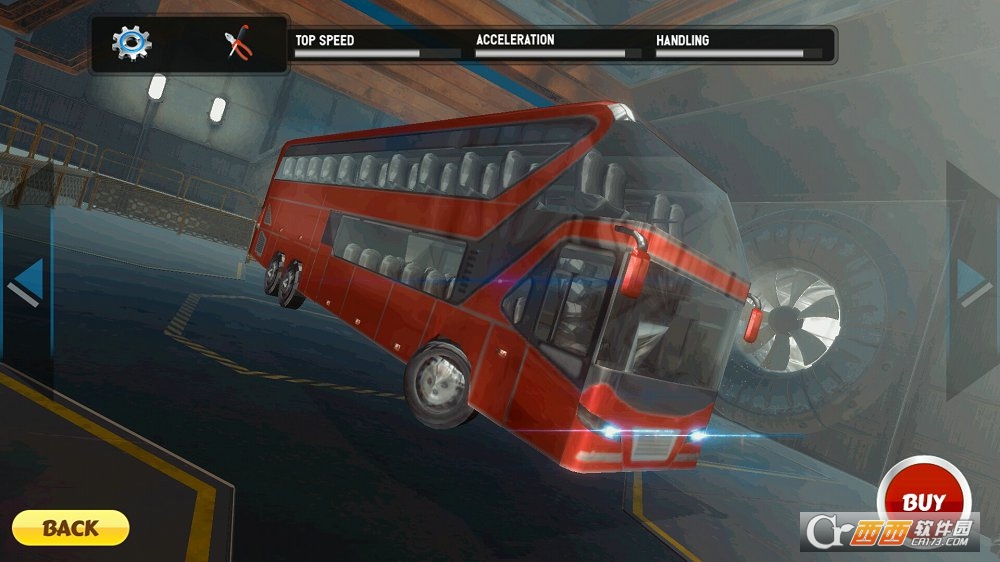Open upgrades via the pliers and screwdriver icon
The width and height of the screenshot is (1000, 562).
[x=239, y=44]
